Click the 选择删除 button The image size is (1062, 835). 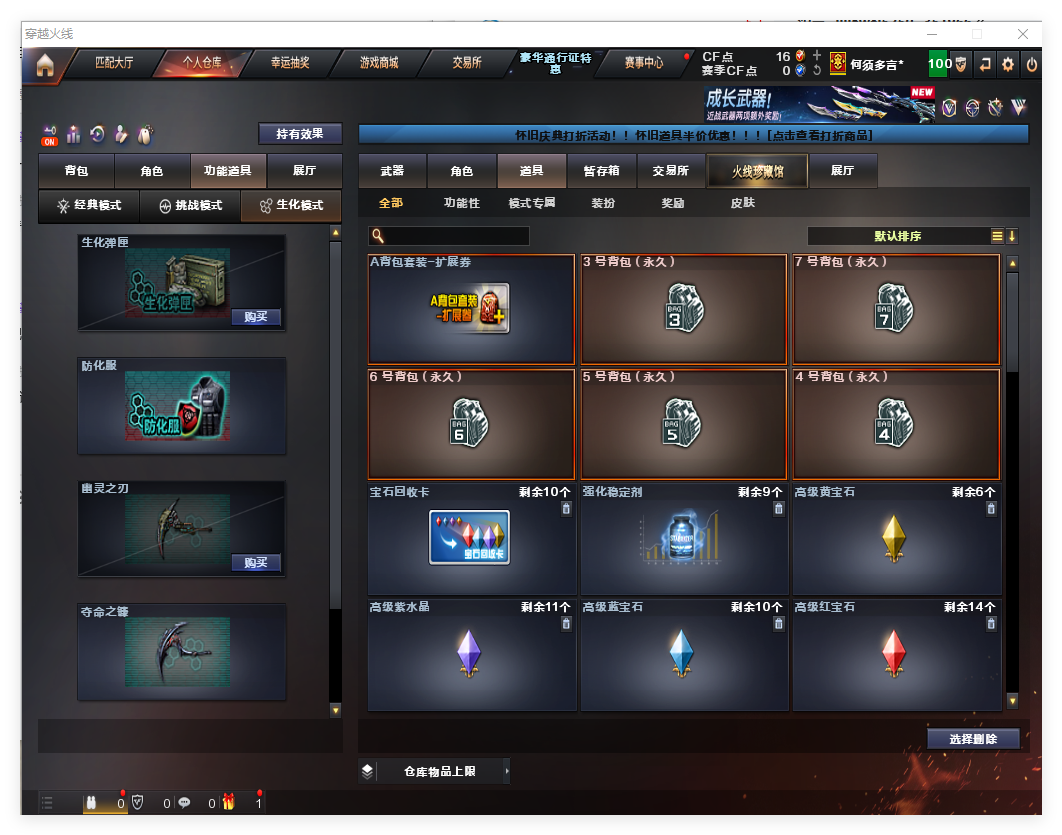point(973,739)
